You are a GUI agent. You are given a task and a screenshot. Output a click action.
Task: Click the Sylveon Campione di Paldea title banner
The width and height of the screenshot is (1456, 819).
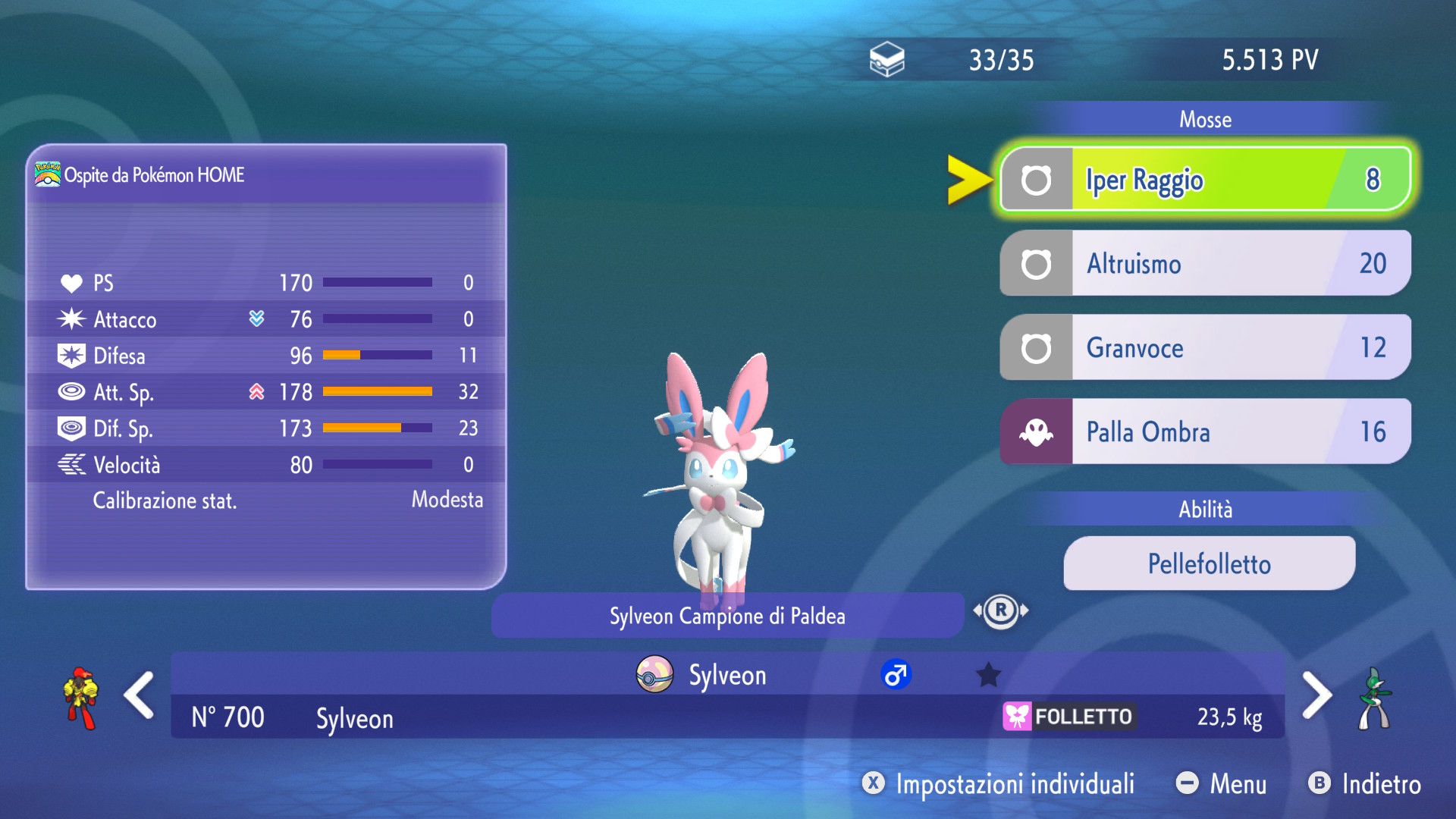(x=727, y=616)
